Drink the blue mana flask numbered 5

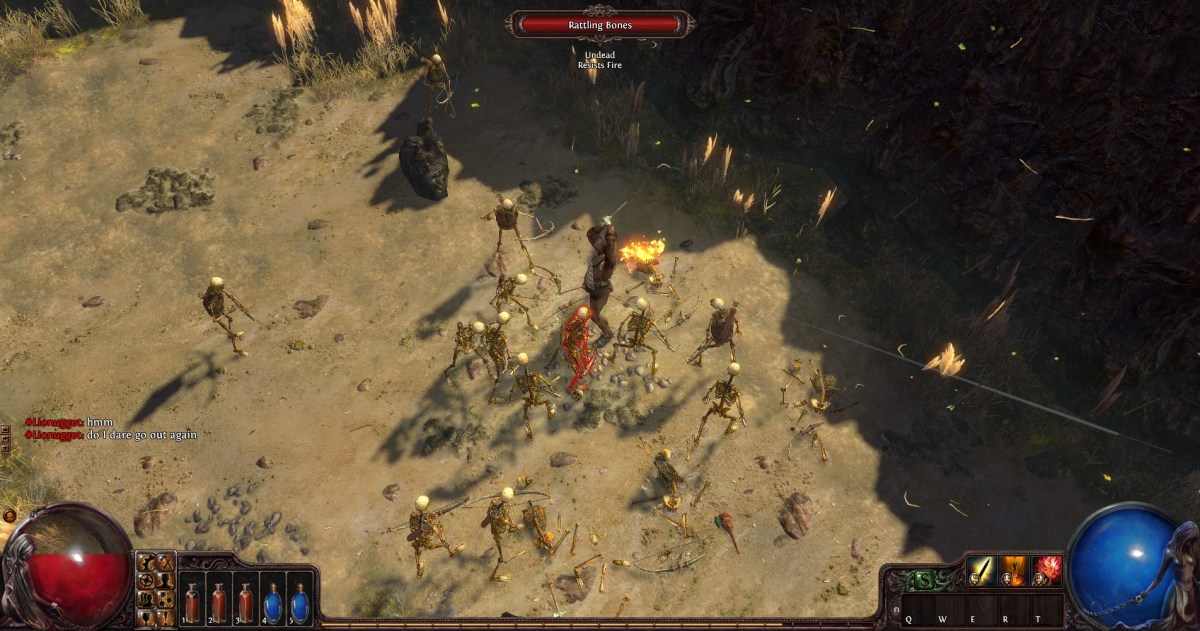pyautogui.click(x=299, y=602)
